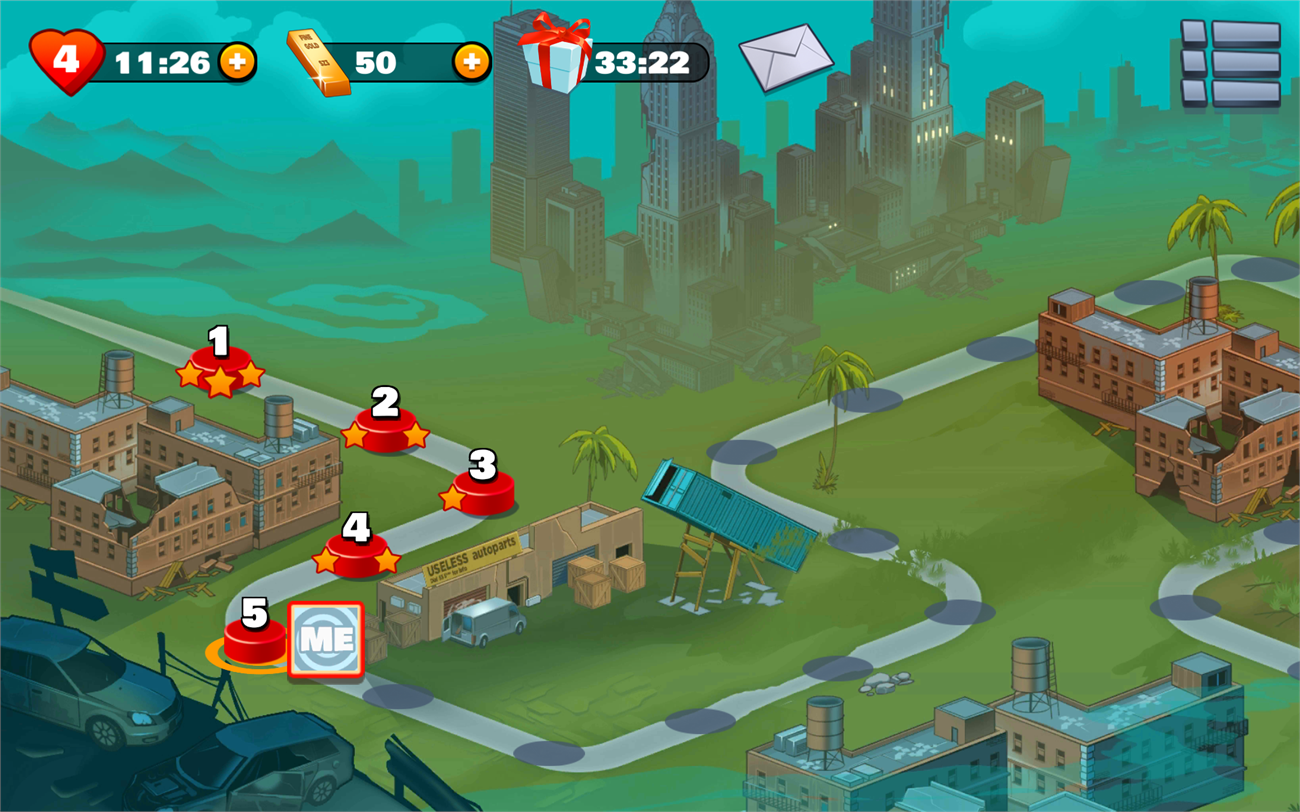The height and width of the screenshot is (812, 1300).
Task: Add more lives with the plus button
Action: pyautogui.click(x=237, y=63)
